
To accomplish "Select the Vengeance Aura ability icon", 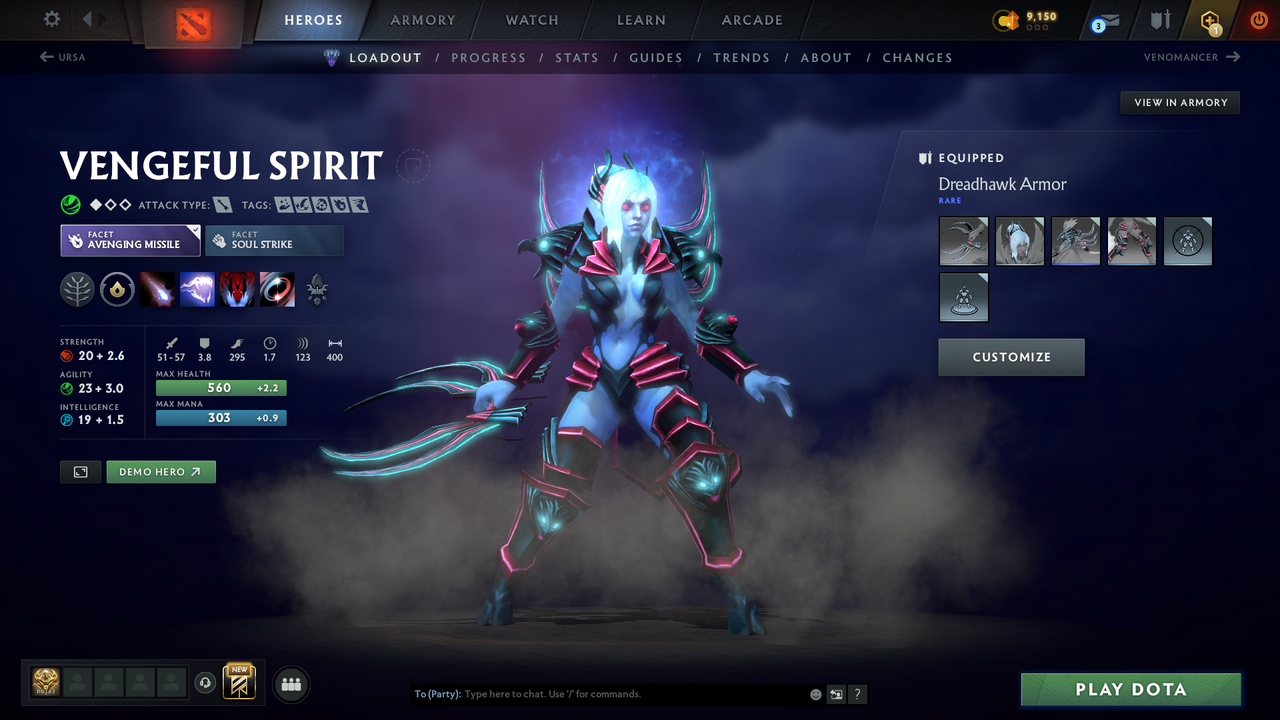I will coord(237,290).
